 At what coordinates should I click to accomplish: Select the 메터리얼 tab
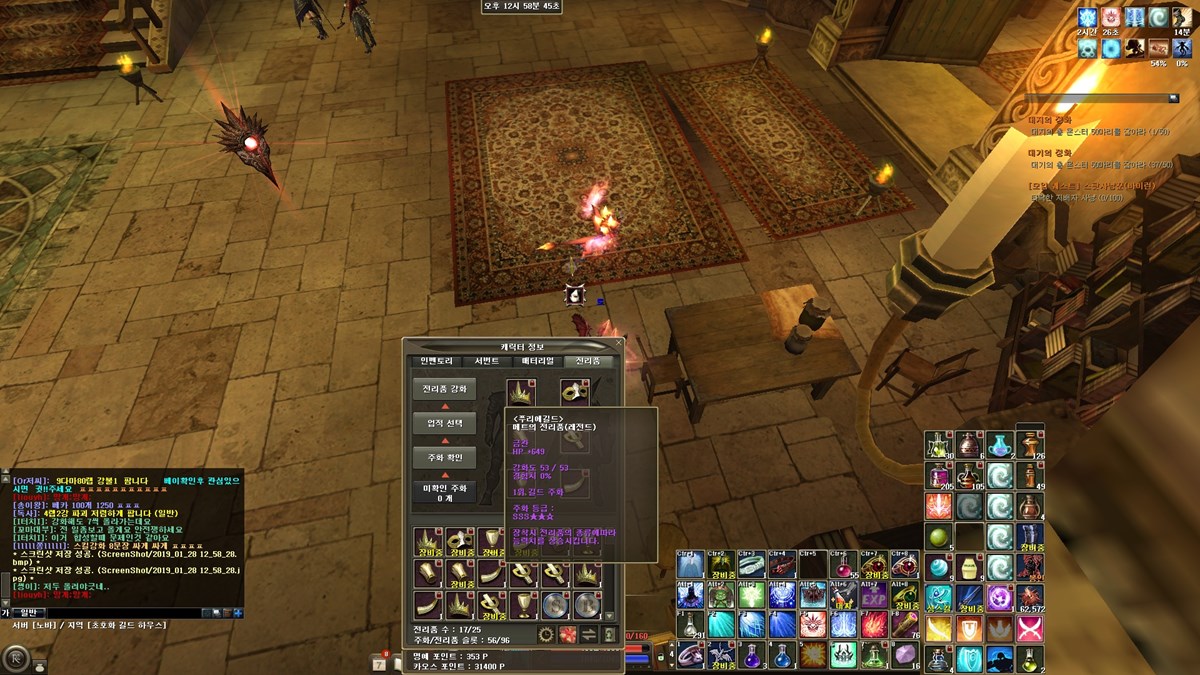coord(537,361)
